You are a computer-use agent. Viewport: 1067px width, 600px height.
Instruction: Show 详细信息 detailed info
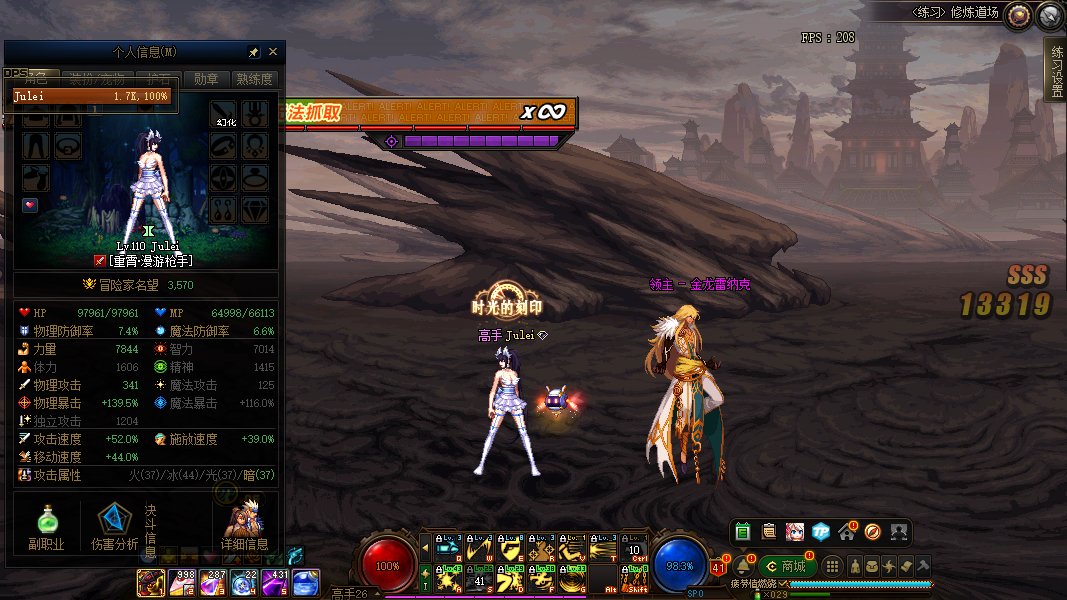coord(244,526)
